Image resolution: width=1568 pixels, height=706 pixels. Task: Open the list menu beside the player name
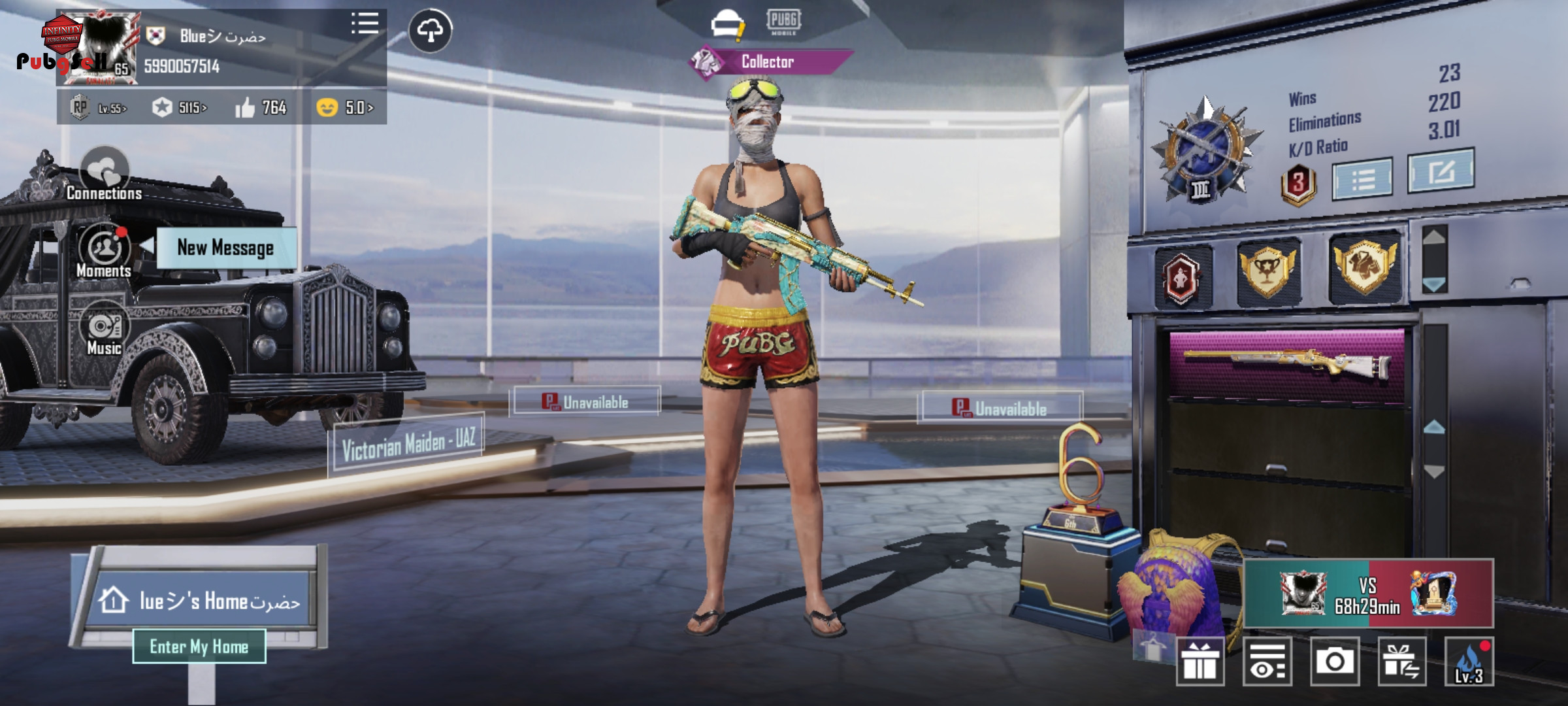click(x=365, y=24)
